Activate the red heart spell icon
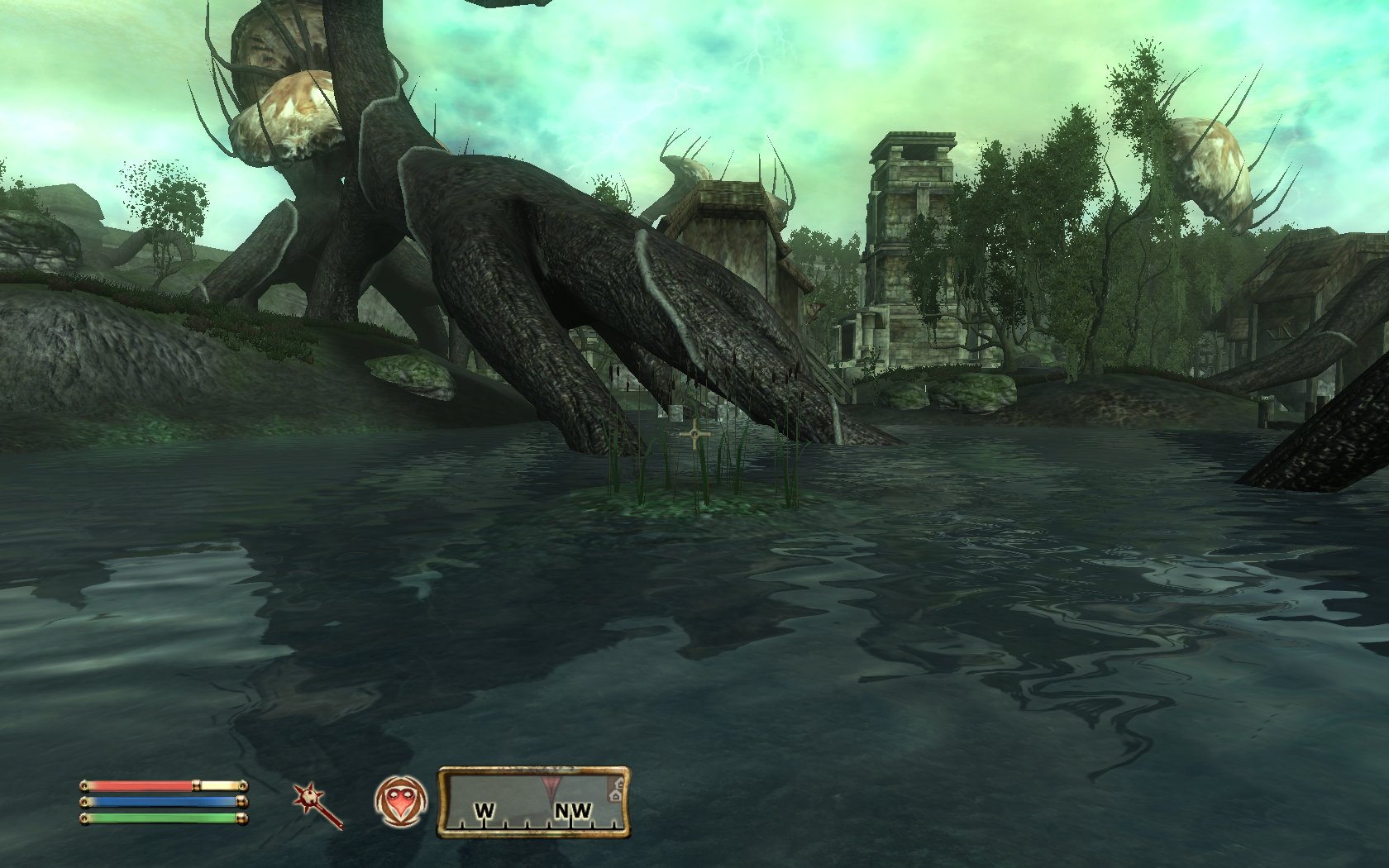The width and height of the screenshot is (1389, 868). coord(401,801)
